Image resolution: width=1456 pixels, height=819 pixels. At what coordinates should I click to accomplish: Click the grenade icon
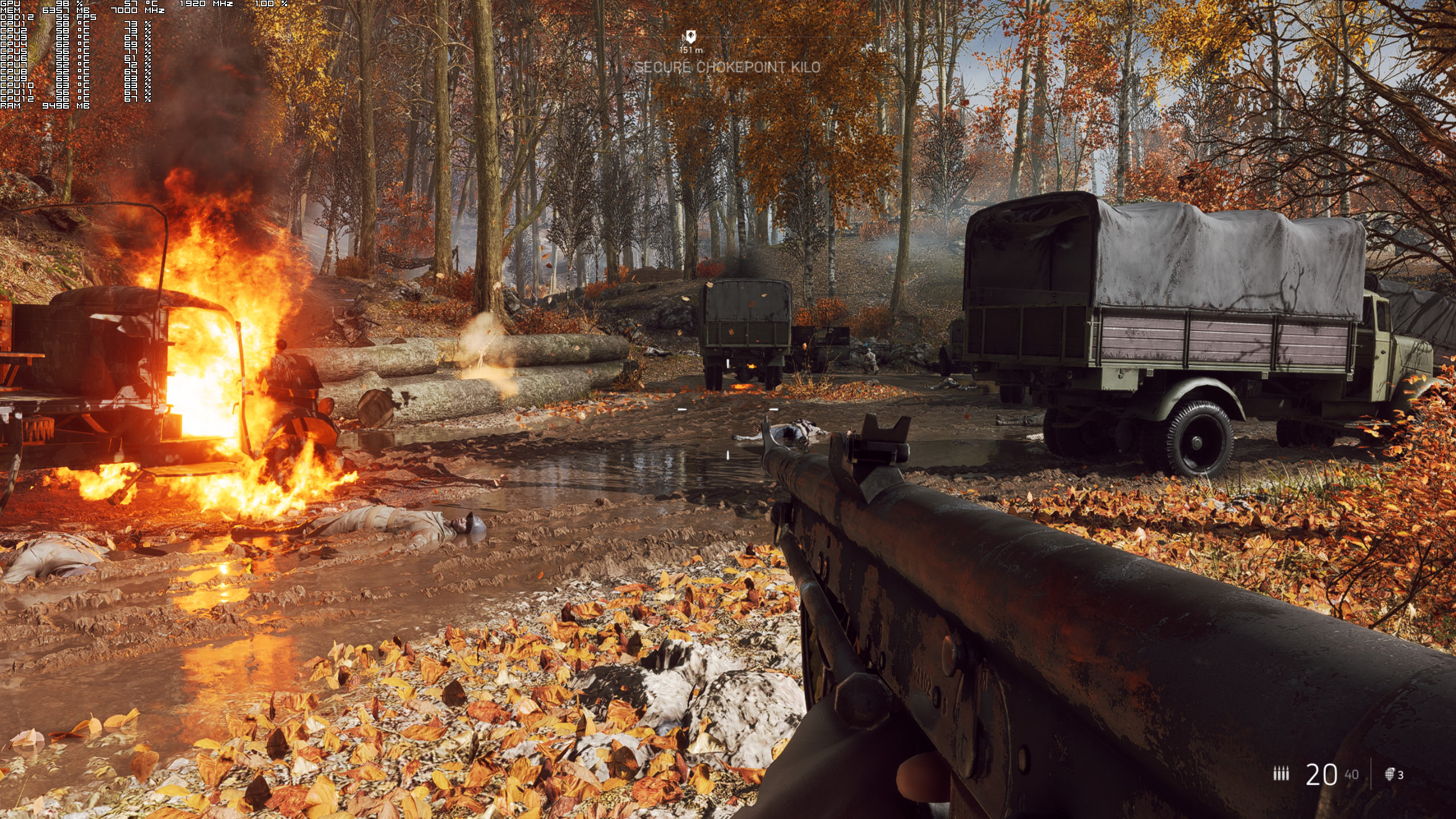pos(1389,774)
